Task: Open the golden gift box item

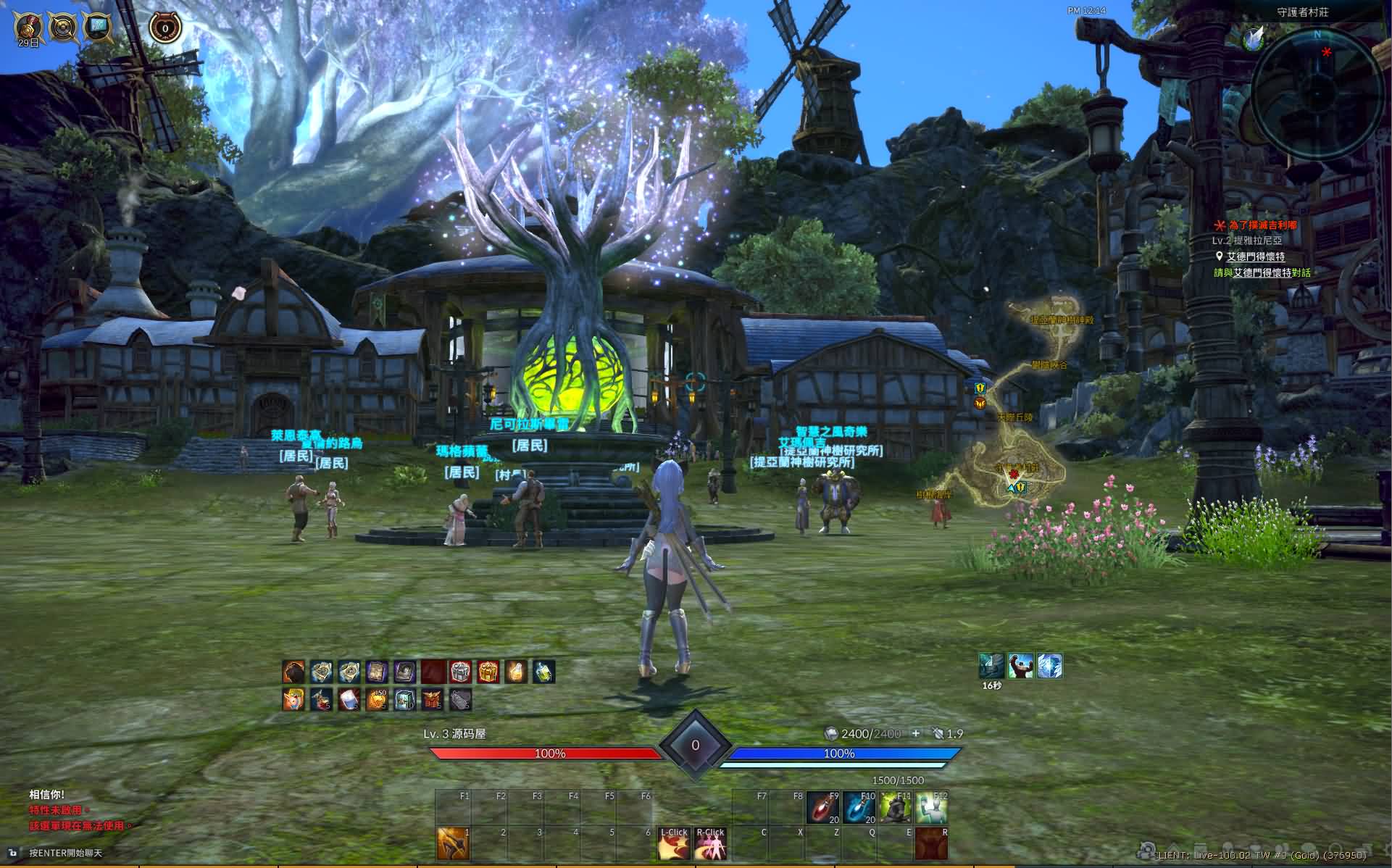Action: [488, 672]
